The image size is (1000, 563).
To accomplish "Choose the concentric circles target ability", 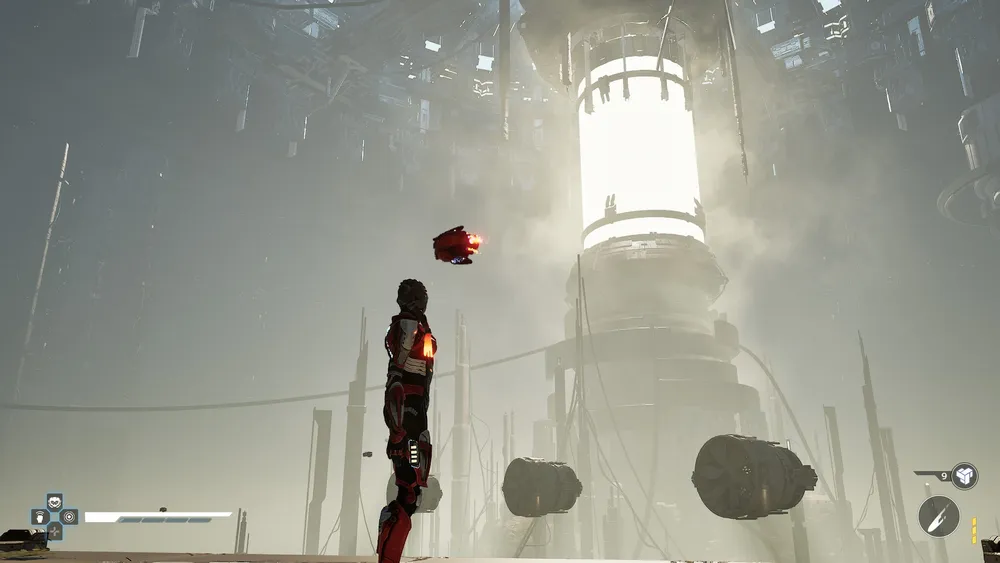I will [x=69, y=517].
